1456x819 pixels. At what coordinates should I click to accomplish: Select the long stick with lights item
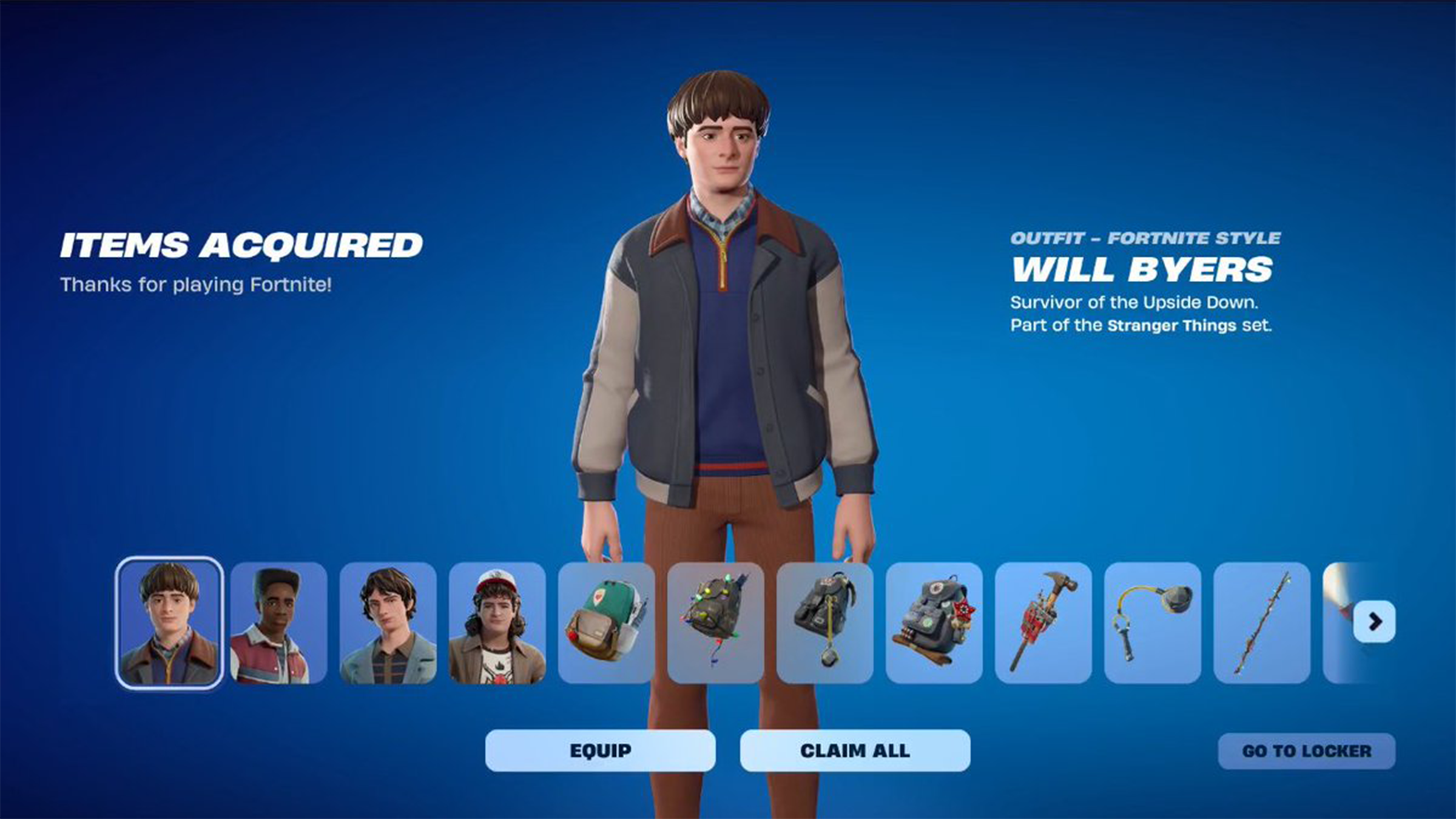coord(1261,623)
